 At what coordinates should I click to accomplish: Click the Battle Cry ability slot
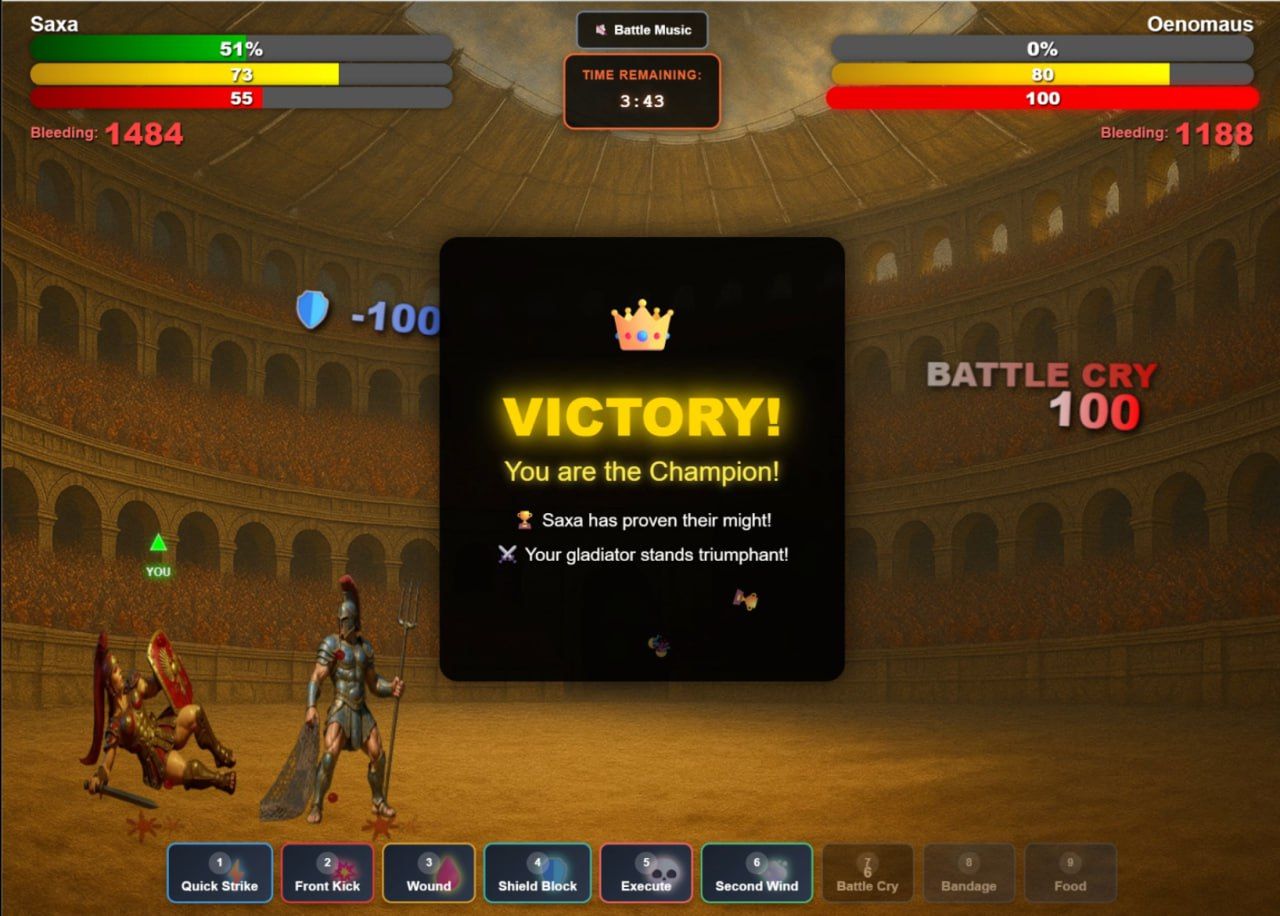(x=867, y=873)
